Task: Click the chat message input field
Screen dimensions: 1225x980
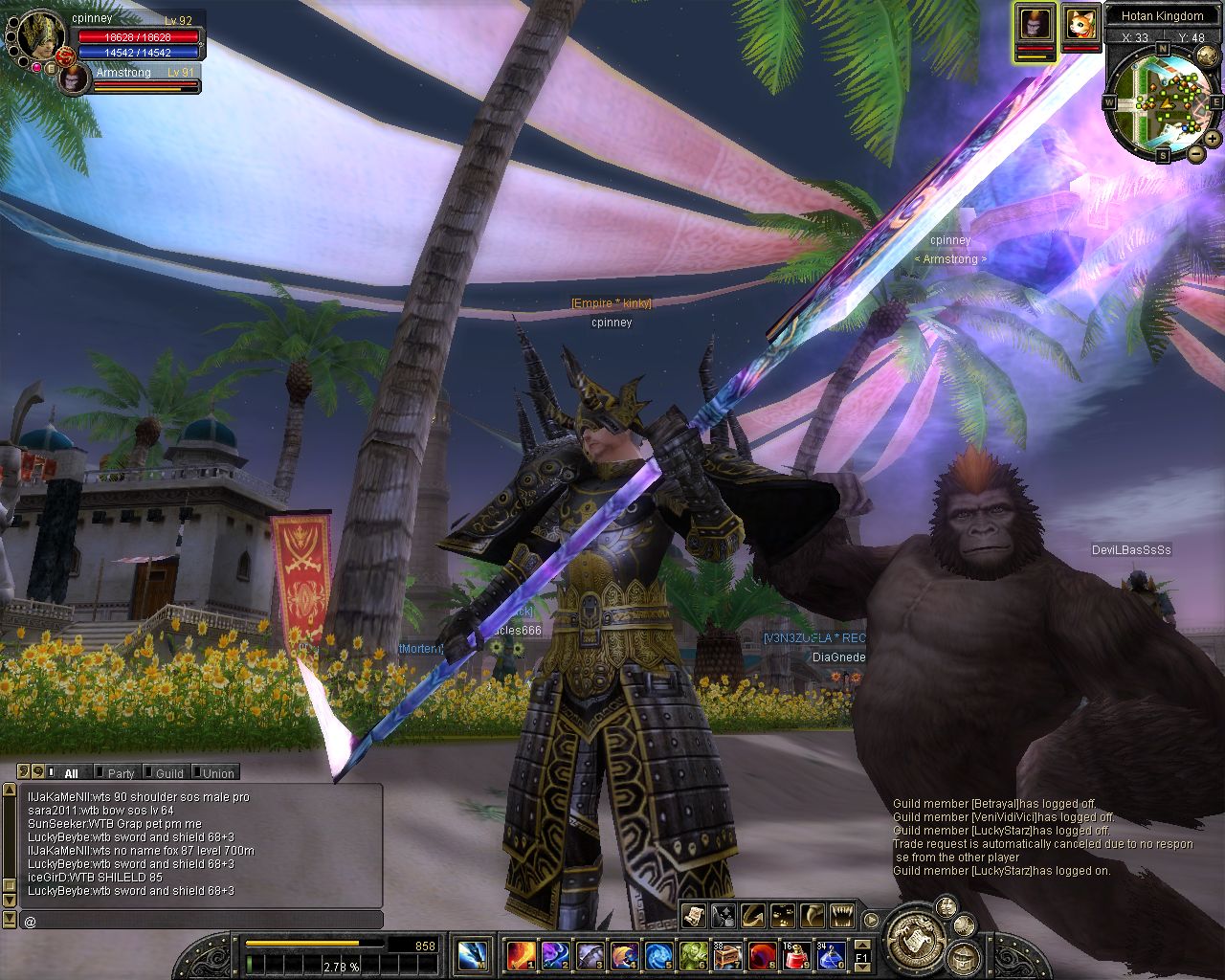Action: [201, 921]
